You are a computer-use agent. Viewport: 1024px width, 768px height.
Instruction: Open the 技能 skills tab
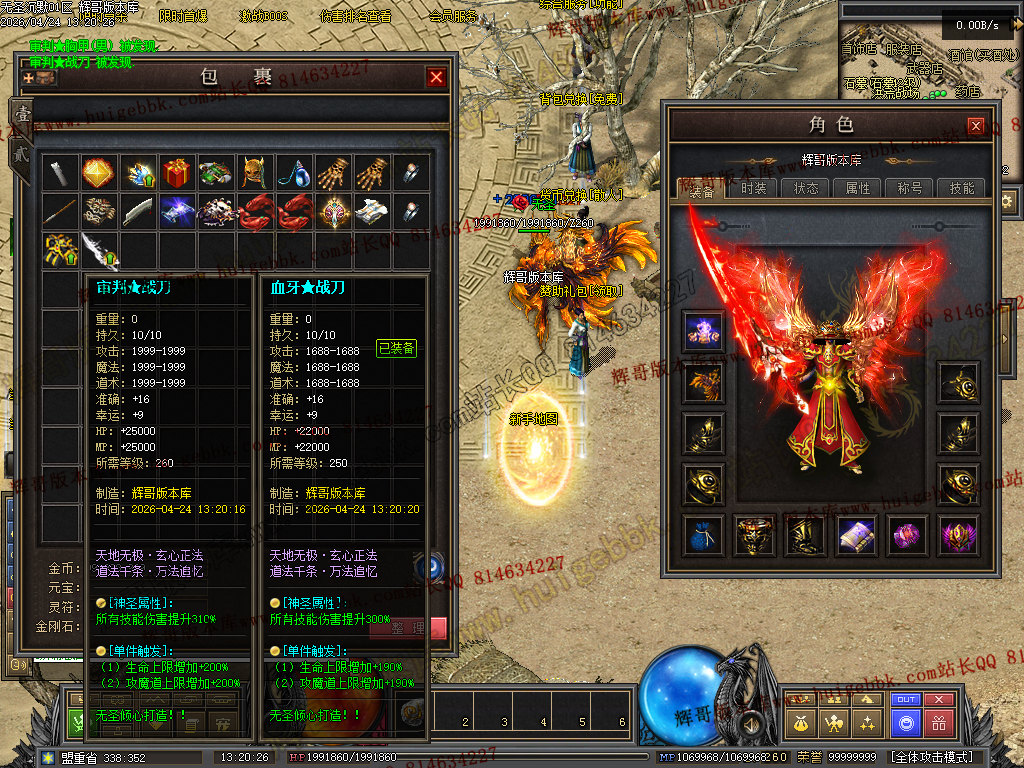(x=962, y=188)
